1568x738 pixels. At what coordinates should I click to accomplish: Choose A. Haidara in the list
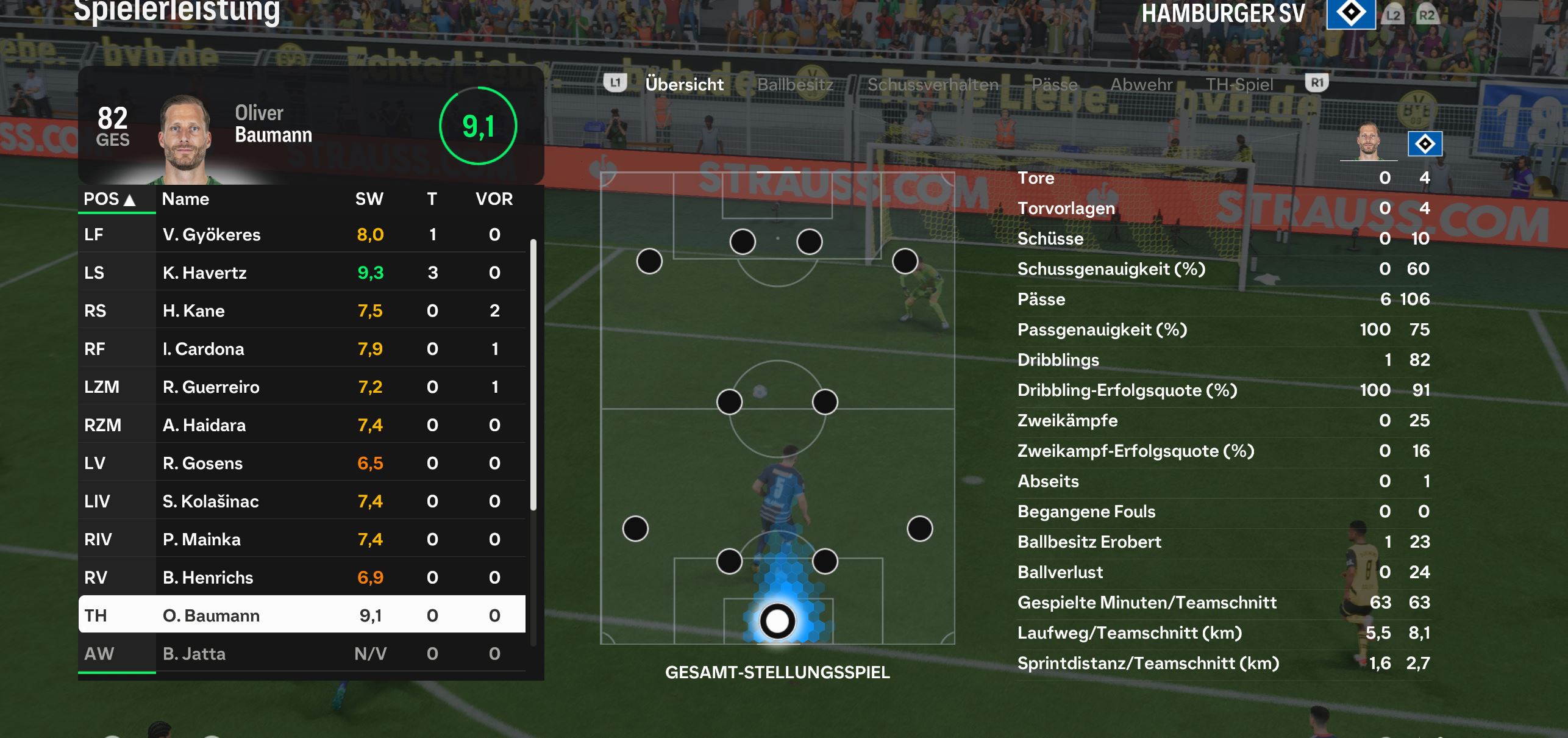(x=302, y=425)
